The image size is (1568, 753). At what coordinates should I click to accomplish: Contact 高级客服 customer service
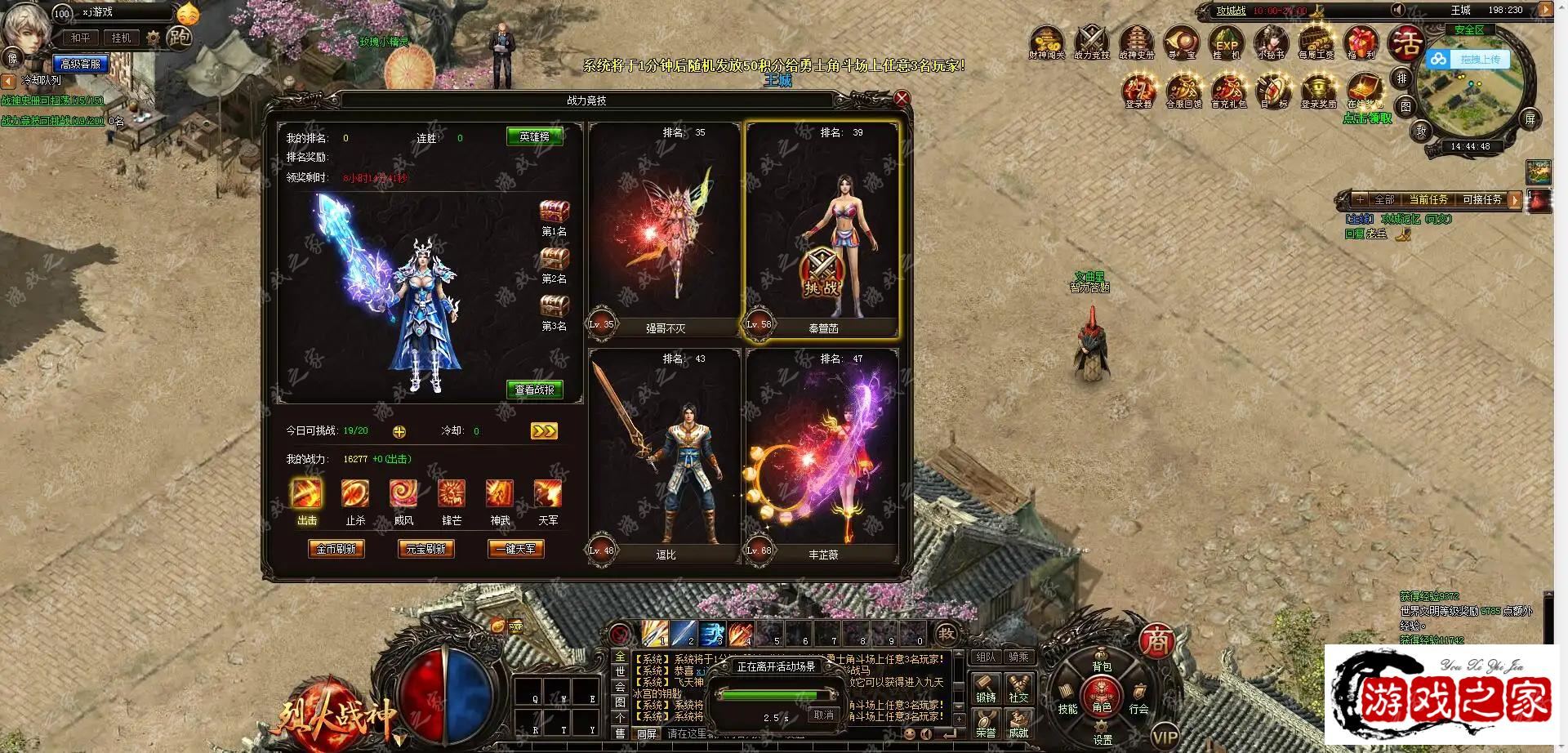[x=80, y=64]
